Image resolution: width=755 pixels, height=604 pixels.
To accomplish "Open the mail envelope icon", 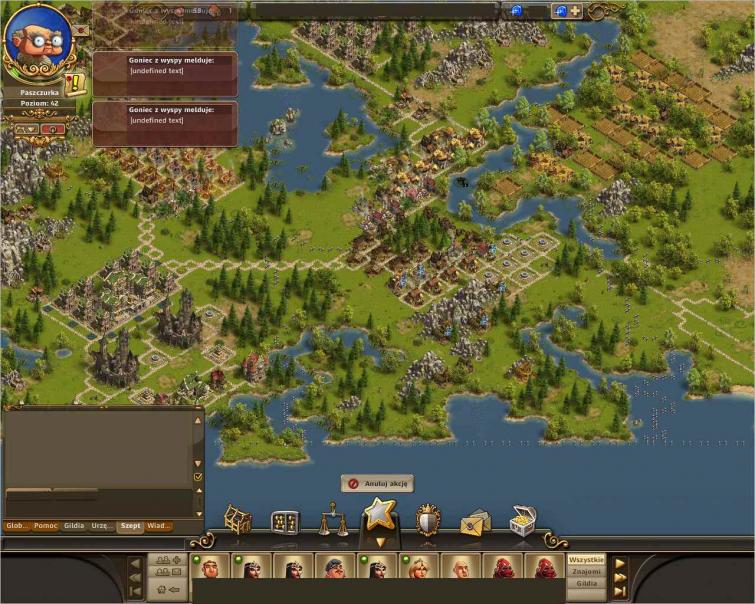I will 475,522.
